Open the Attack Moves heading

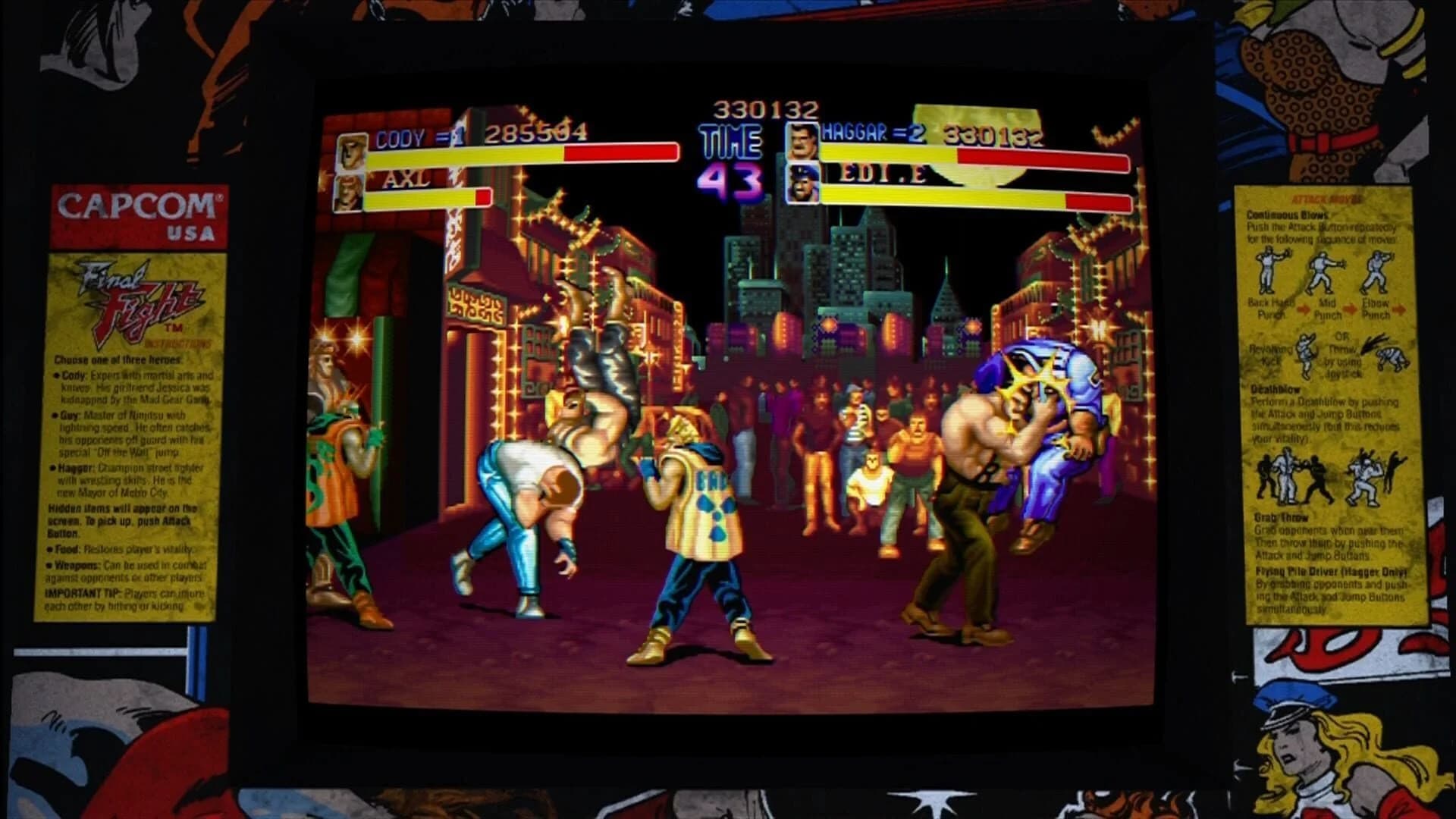click(x=1327, y=199)
